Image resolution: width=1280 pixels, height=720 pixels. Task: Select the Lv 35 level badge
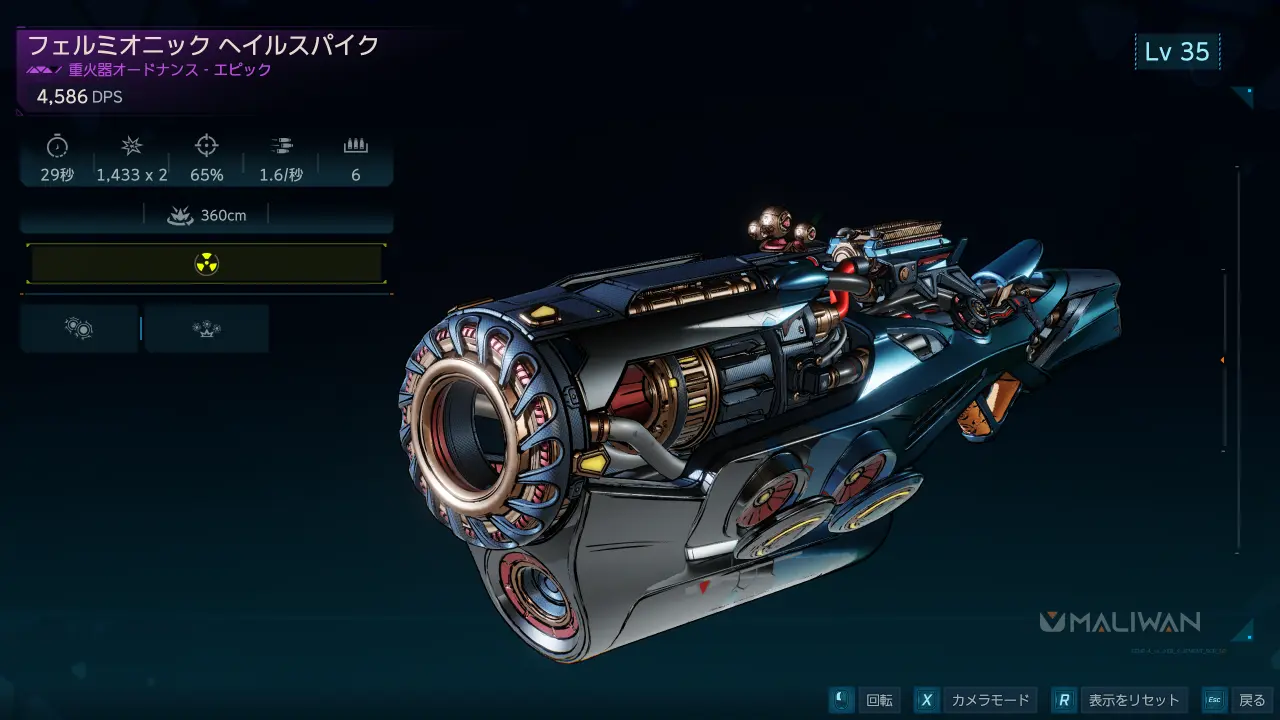(1178, 51)
